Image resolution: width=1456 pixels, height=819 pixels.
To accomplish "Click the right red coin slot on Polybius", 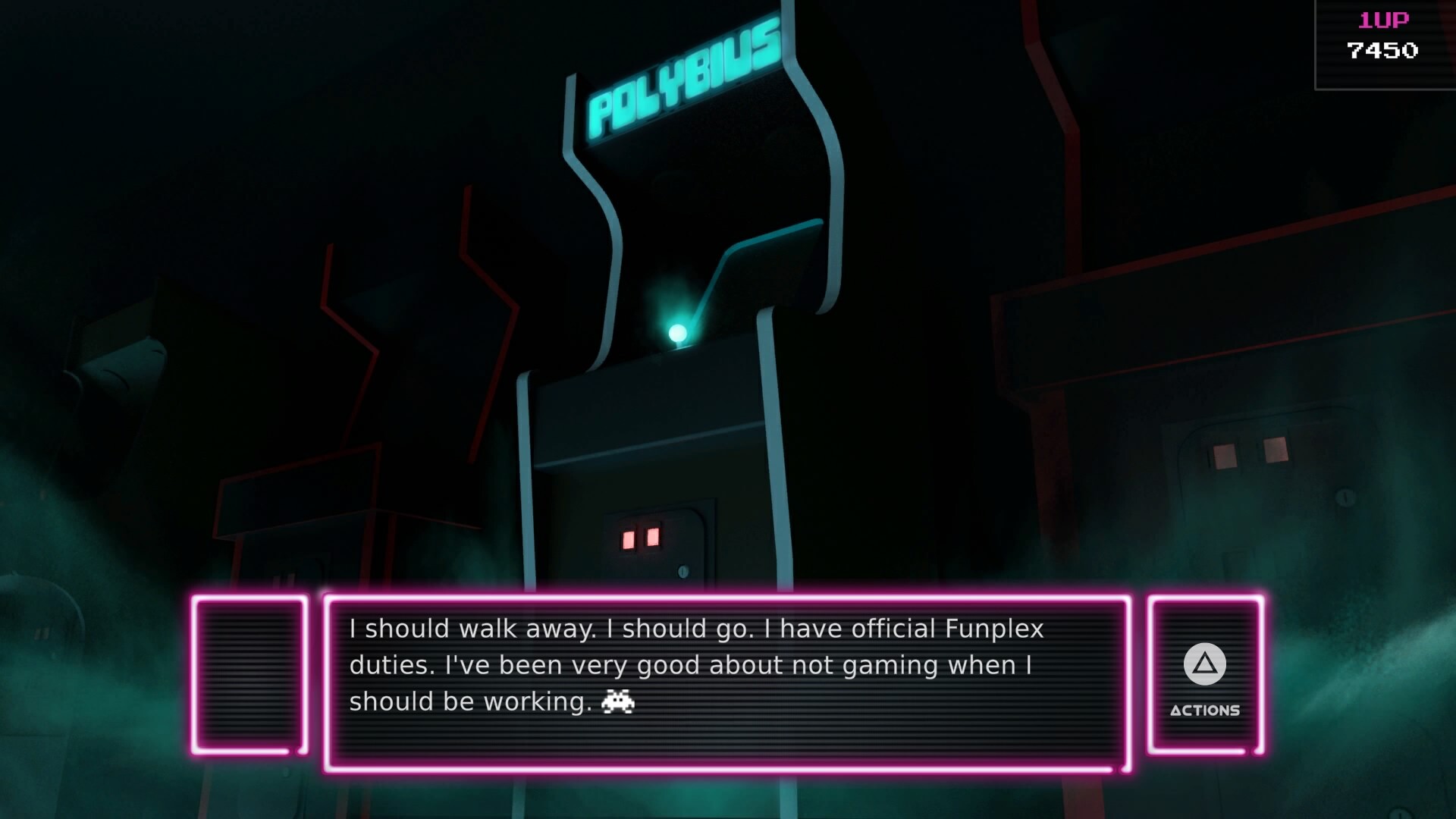I will tap(655, 537).
